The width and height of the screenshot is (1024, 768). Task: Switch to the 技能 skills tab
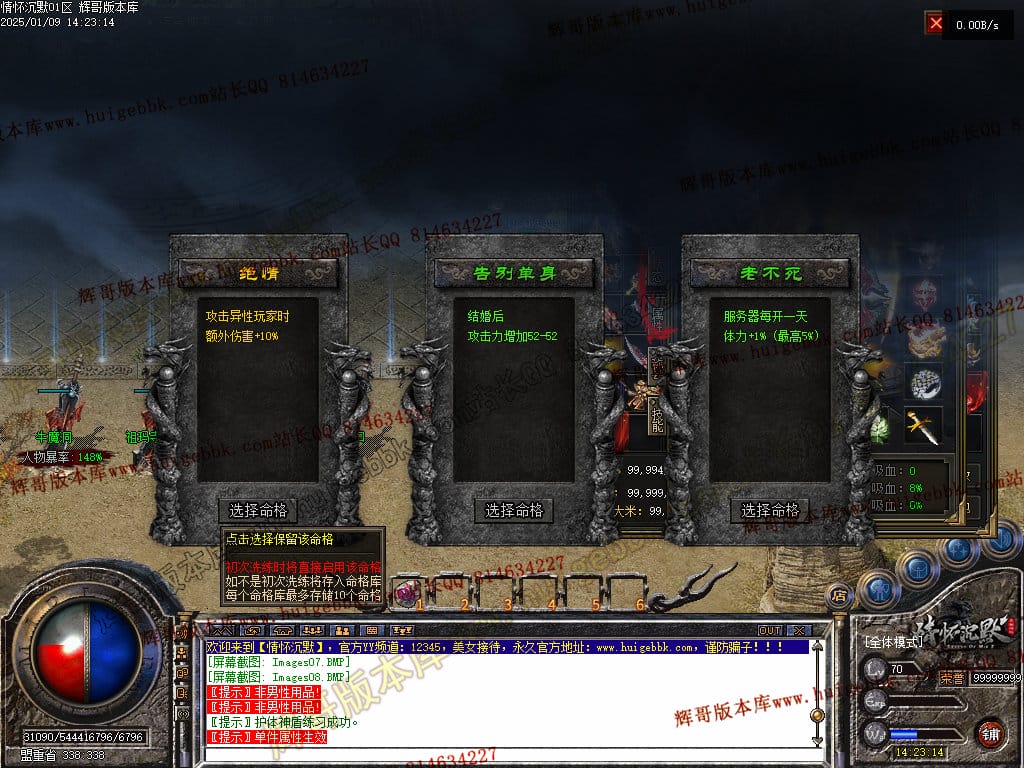(x=657, y=418)
